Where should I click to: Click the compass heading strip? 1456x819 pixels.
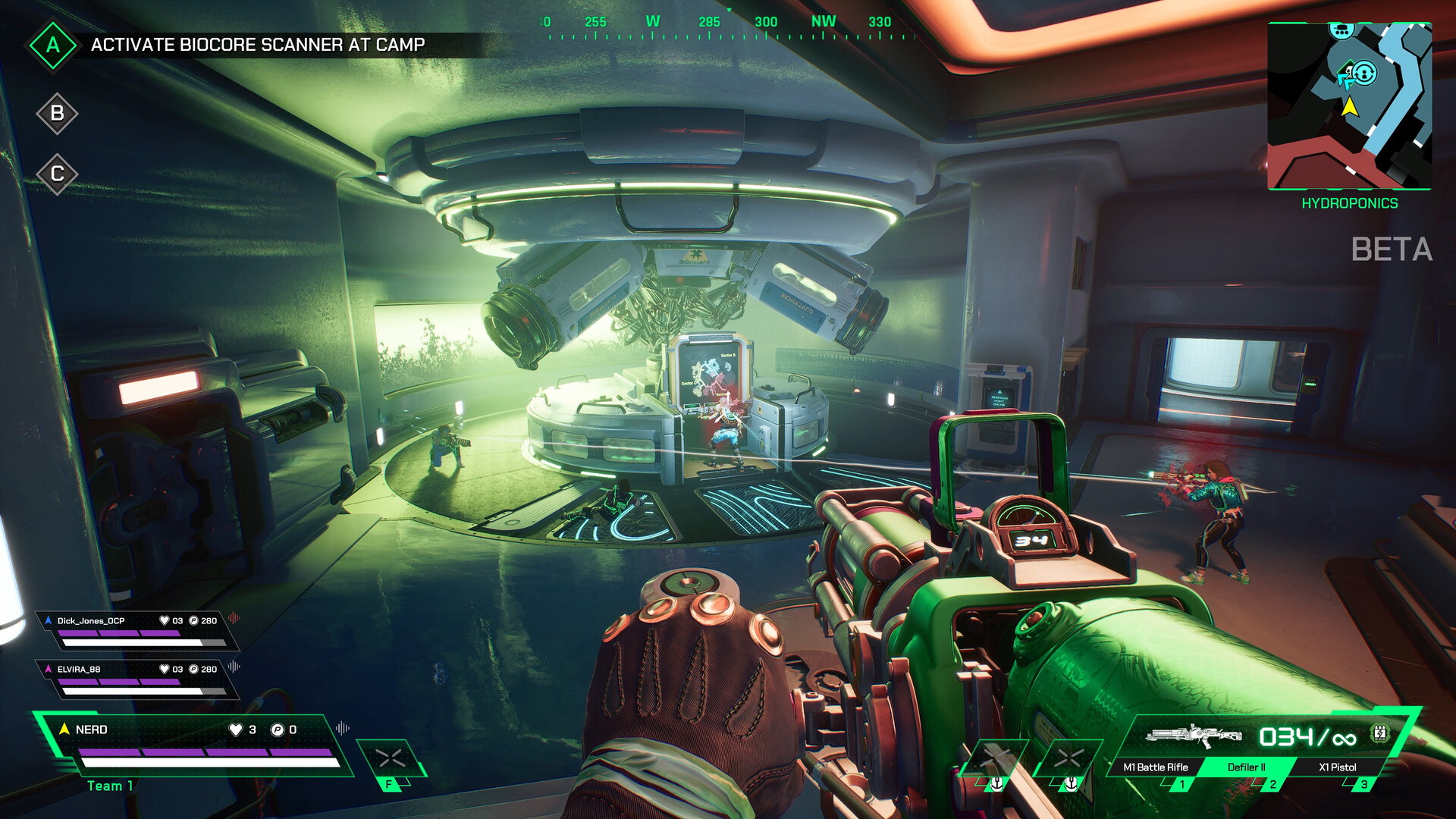click(x=728, y=27)
